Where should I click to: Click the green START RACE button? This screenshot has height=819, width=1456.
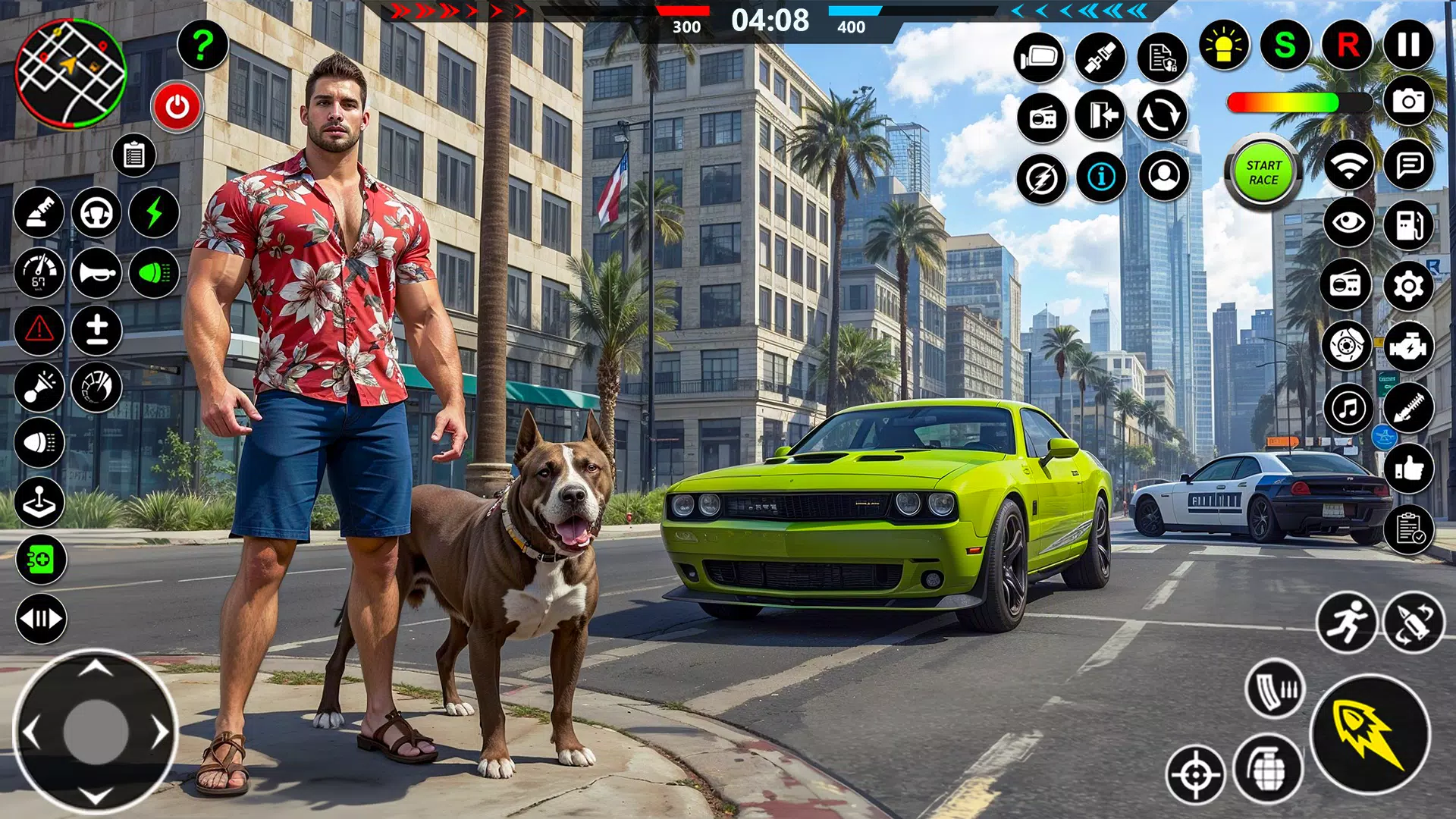coord(1263,172)
